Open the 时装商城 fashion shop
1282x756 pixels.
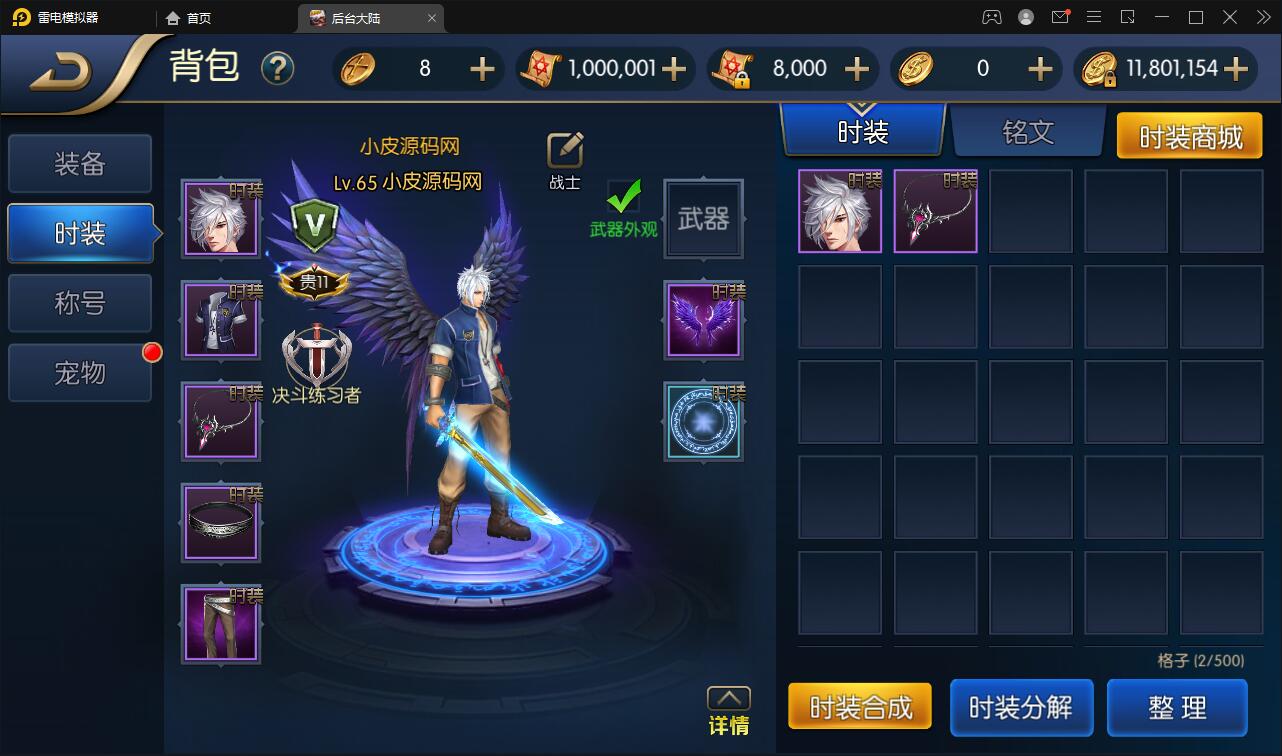click(x=1190, y=135)
